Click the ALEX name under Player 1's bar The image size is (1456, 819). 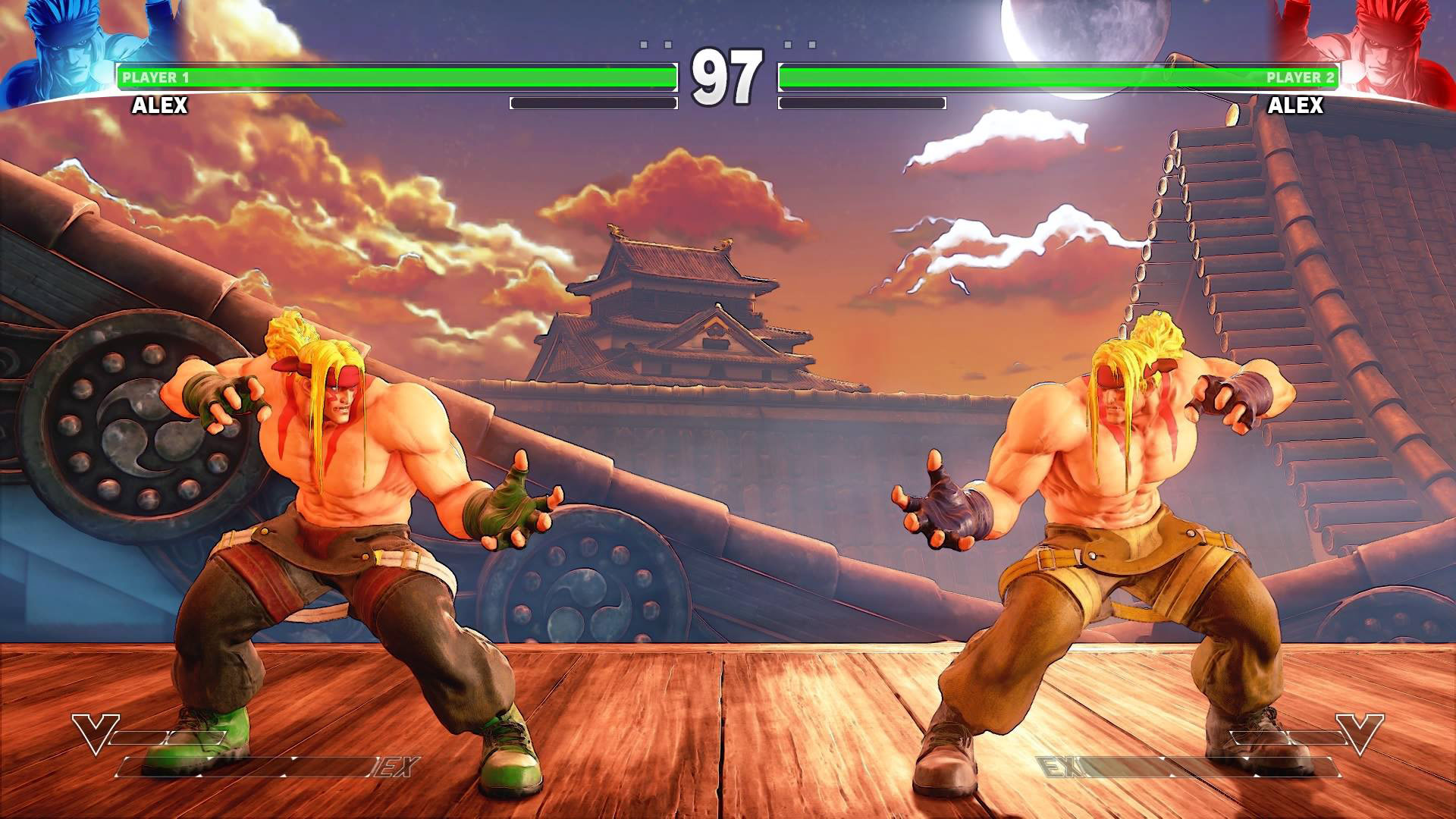[x=159, y=105]
